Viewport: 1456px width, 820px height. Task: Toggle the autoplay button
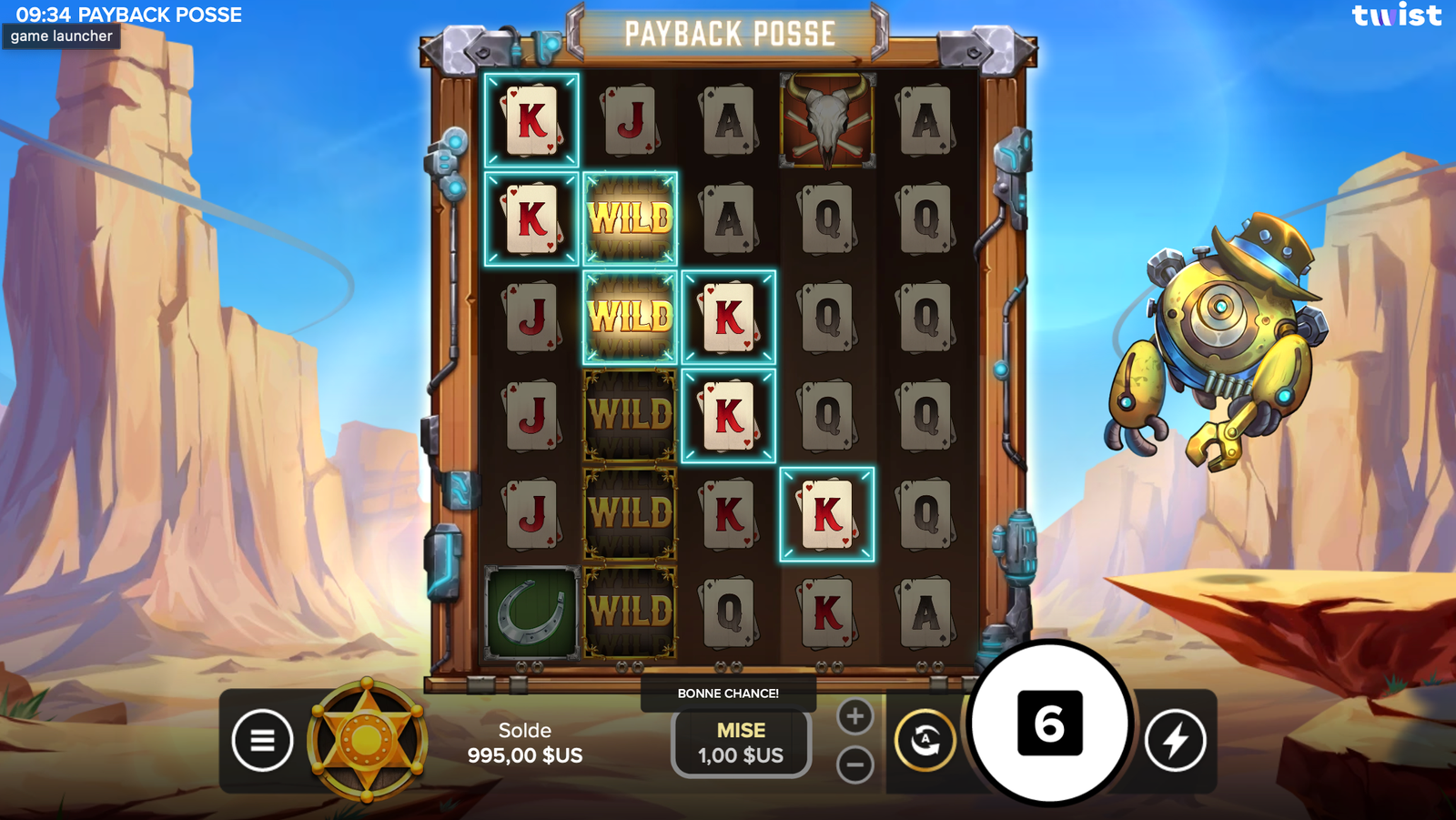(x=925, y=740)
